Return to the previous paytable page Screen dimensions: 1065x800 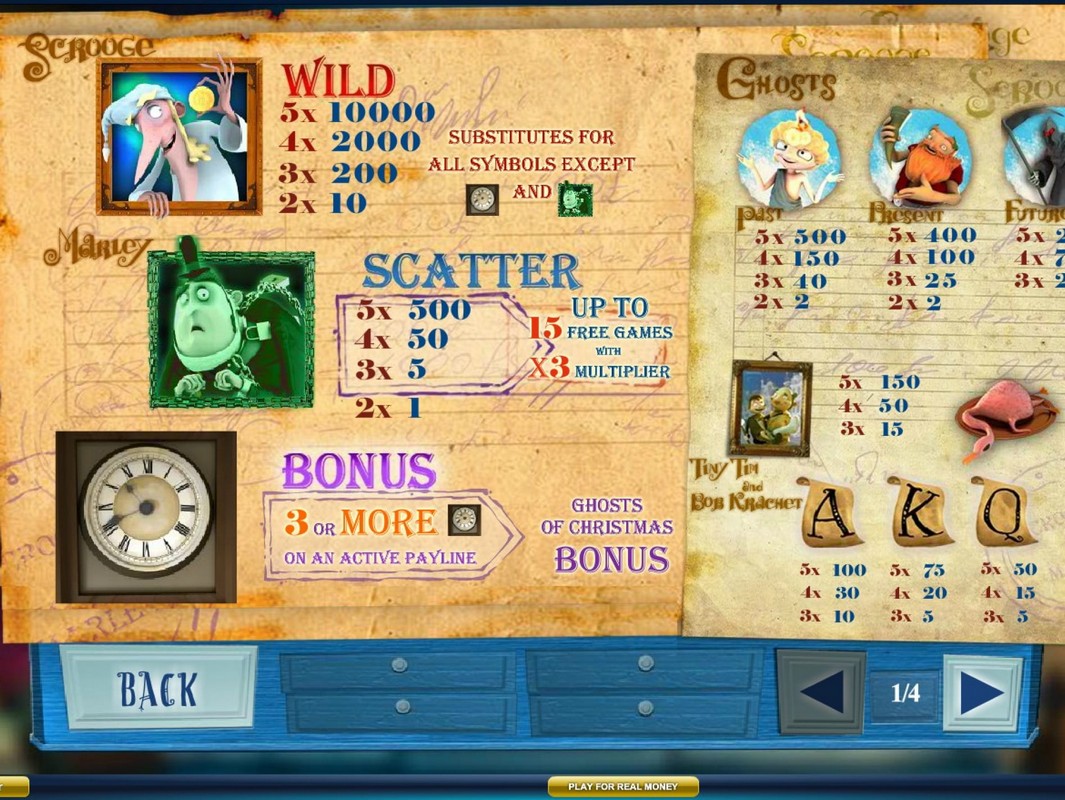(x=822, y=692)
